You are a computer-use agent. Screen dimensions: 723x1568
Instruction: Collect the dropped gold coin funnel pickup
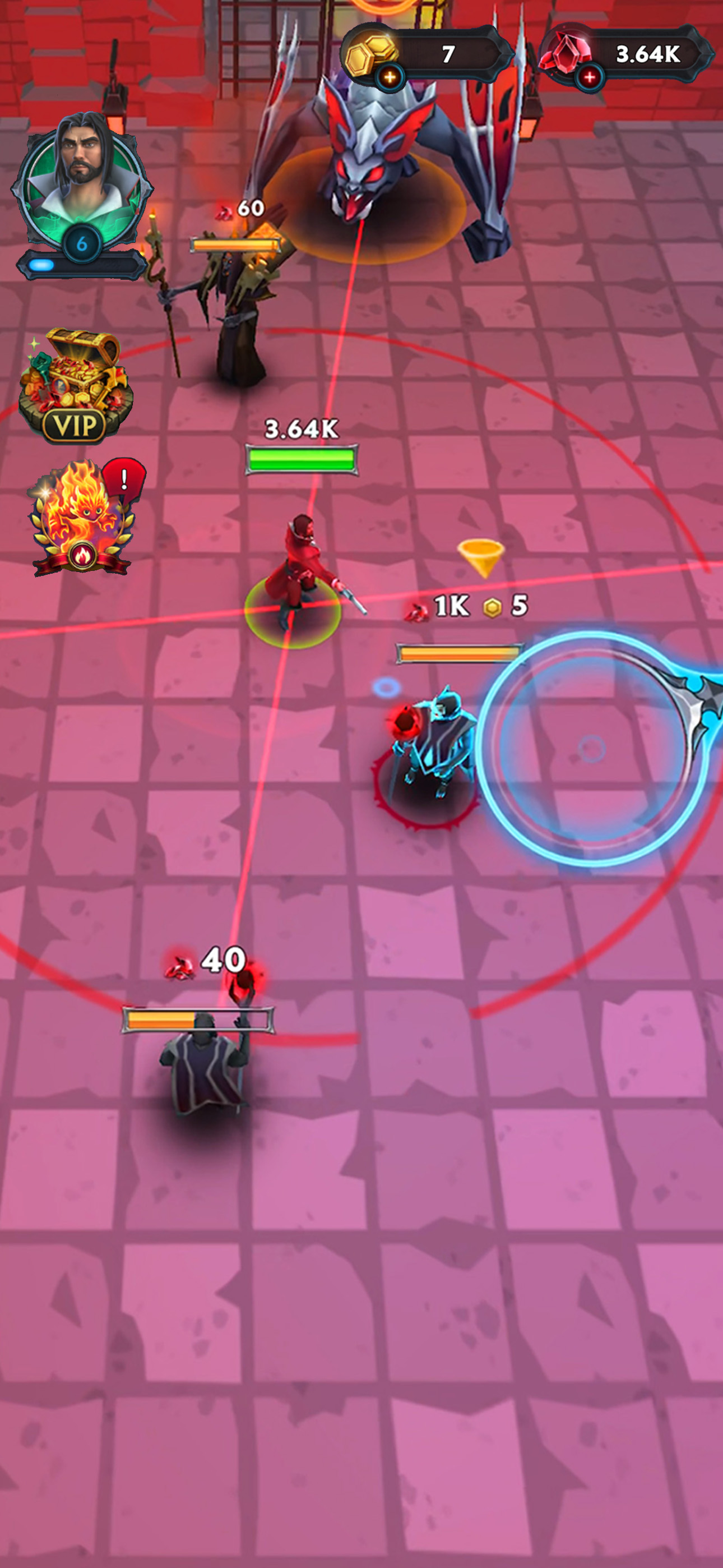pos(483,557)
